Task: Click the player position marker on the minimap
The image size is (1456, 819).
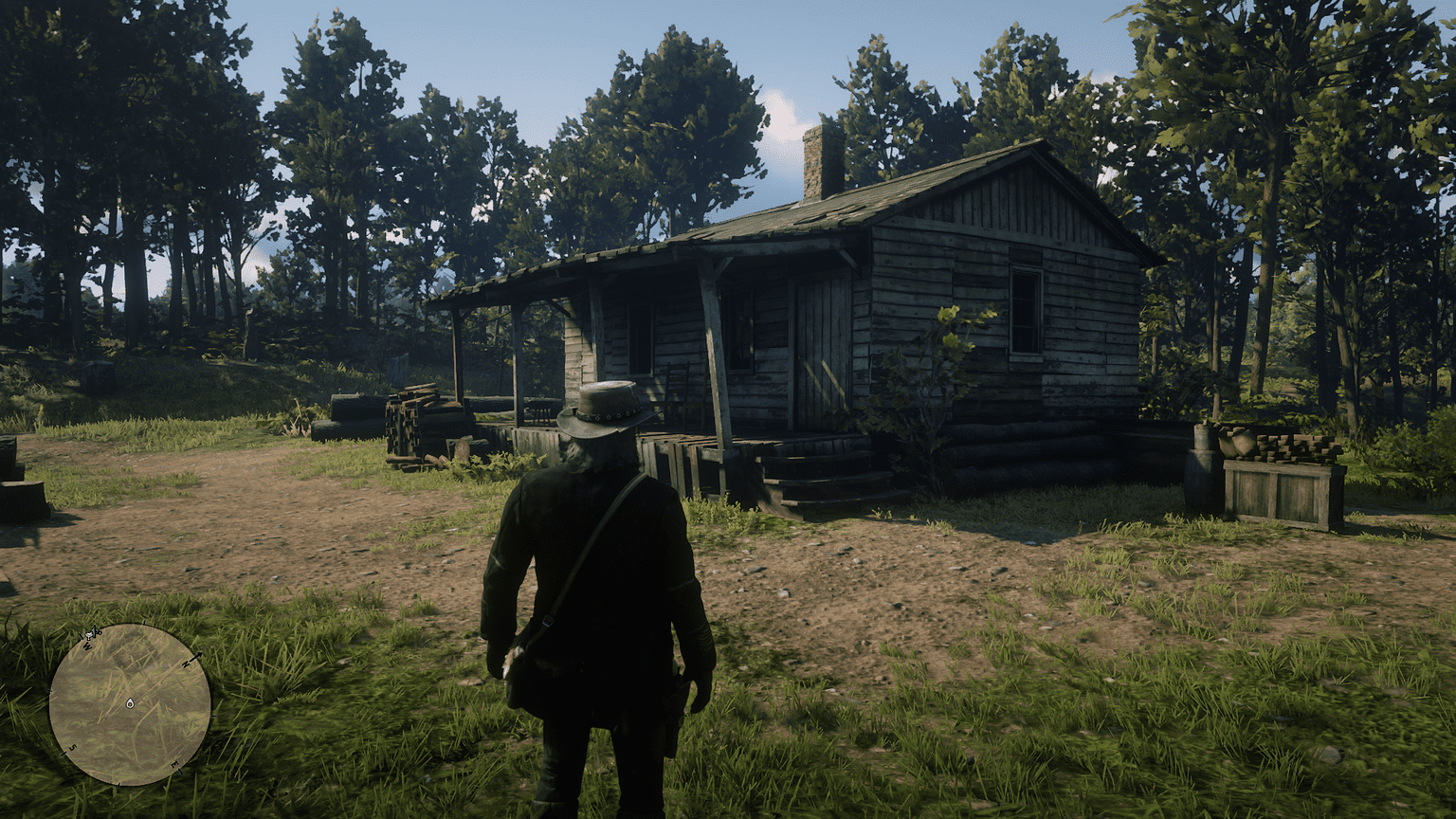Action: click(130, 703)
